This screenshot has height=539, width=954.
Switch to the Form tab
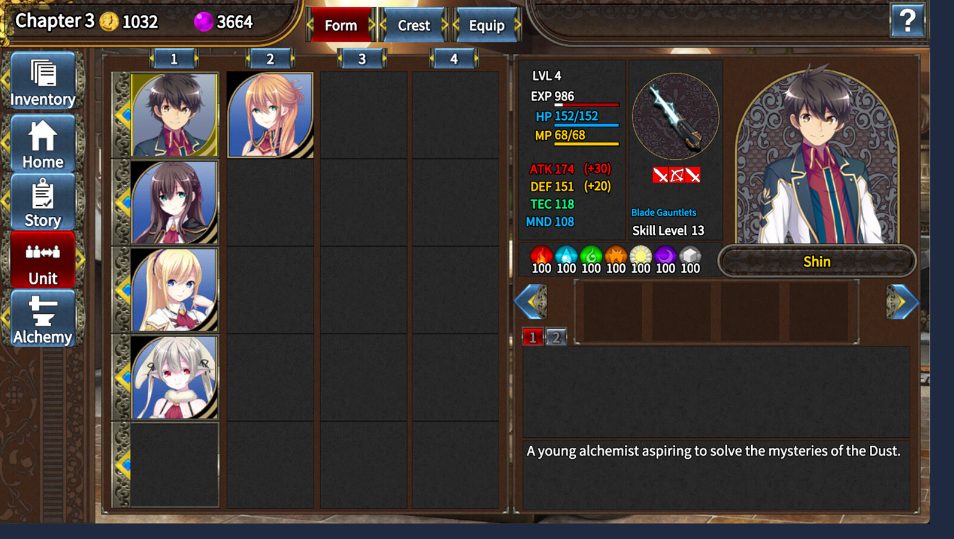click(340, 25)
